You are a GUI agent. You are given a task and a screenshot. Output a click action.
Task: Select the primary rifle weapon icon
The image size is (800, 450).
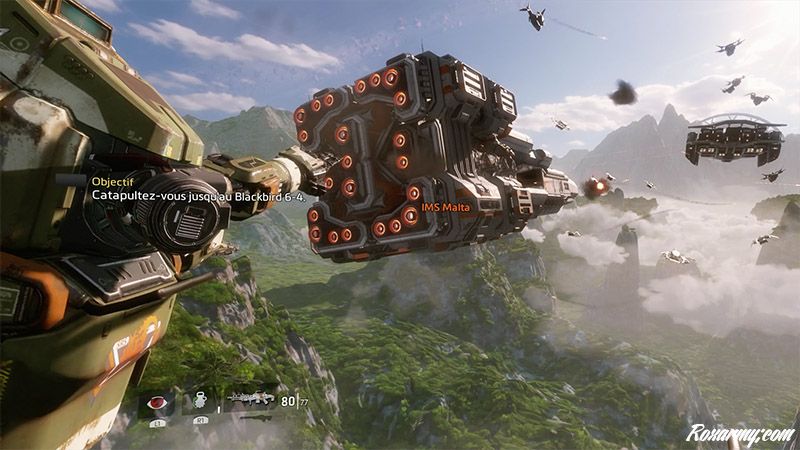[252, 399]
